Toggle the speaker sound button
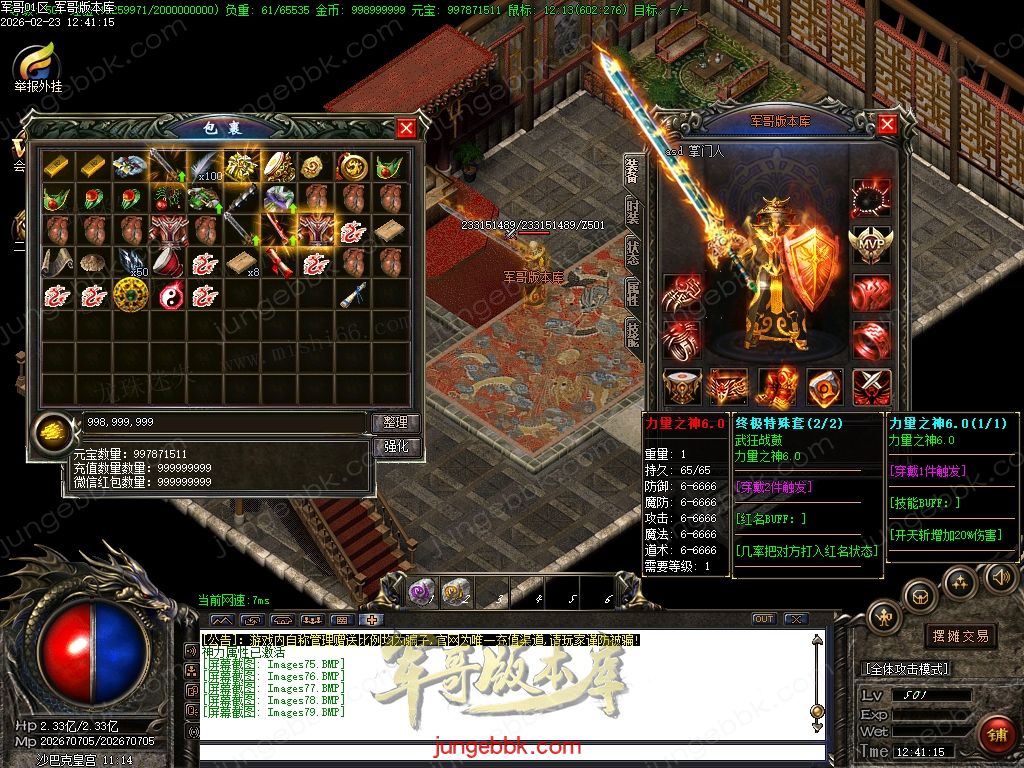Image resolution: width=1024 pixels, height=768 pixels. 999,577
